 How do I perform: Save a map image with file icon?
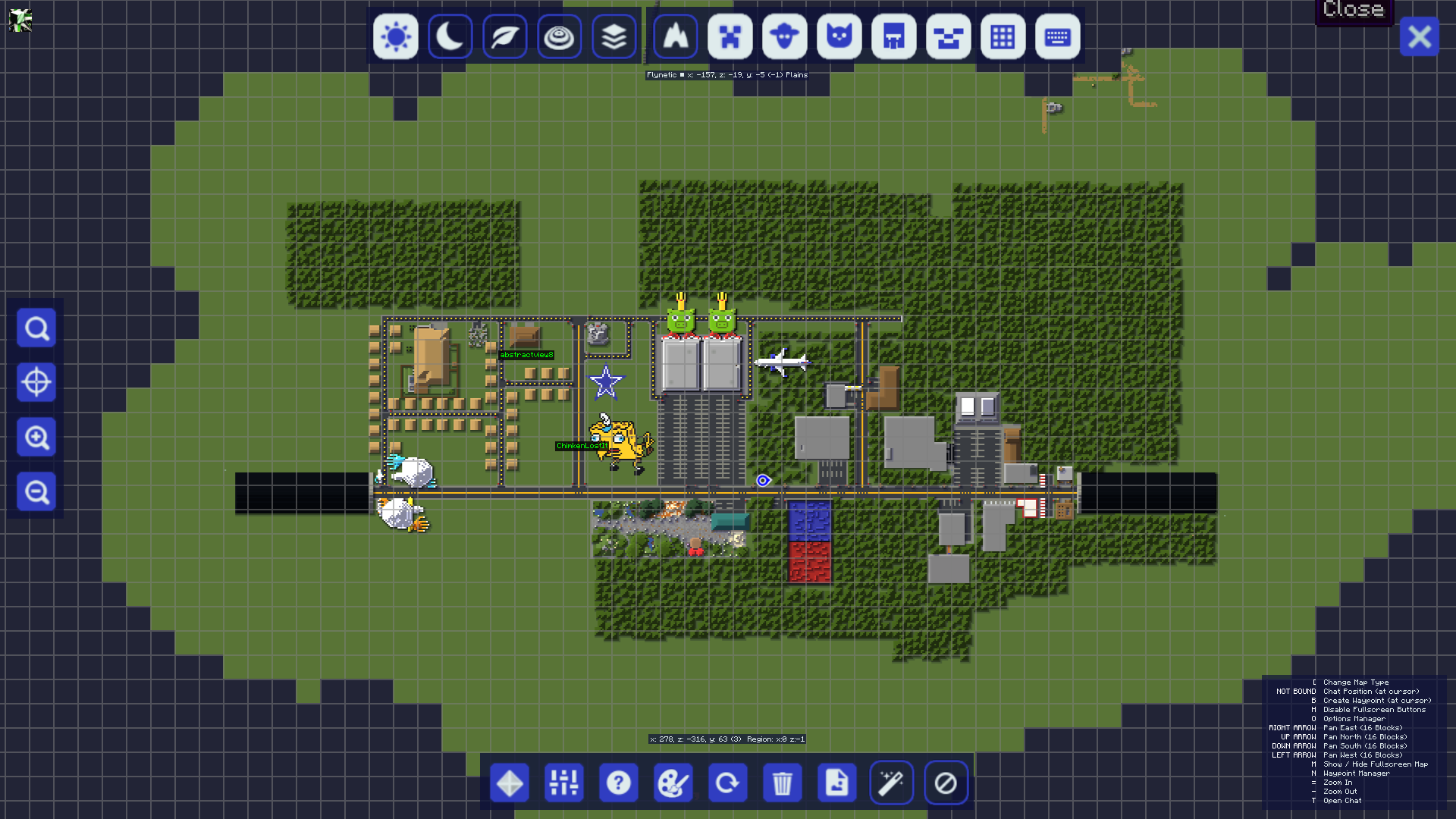[836, 783]
